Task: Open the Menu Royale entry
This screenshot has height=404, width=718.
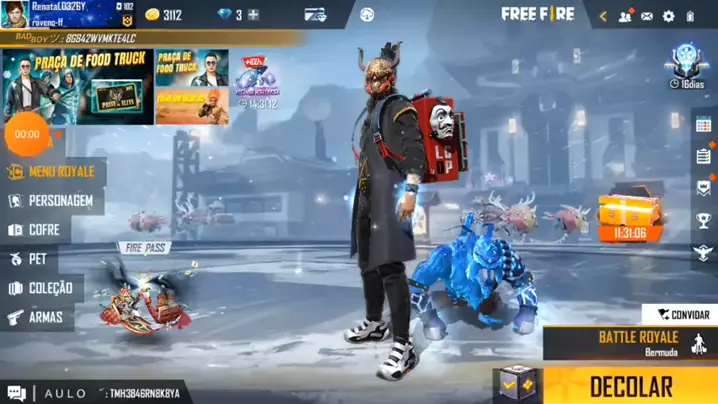Action: (x=54, y=172)
